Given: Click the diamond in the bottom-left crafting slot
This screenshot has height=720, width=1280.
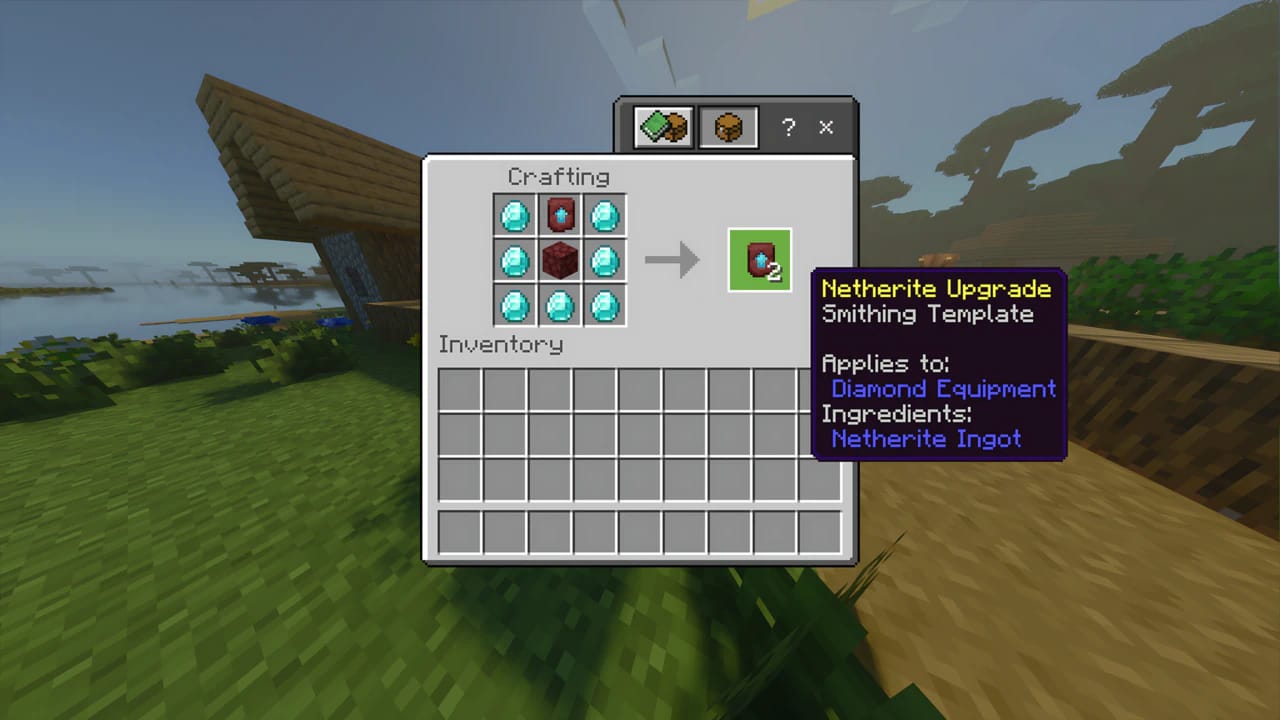Looking at the screenshot, I should [x=513, y=307].
